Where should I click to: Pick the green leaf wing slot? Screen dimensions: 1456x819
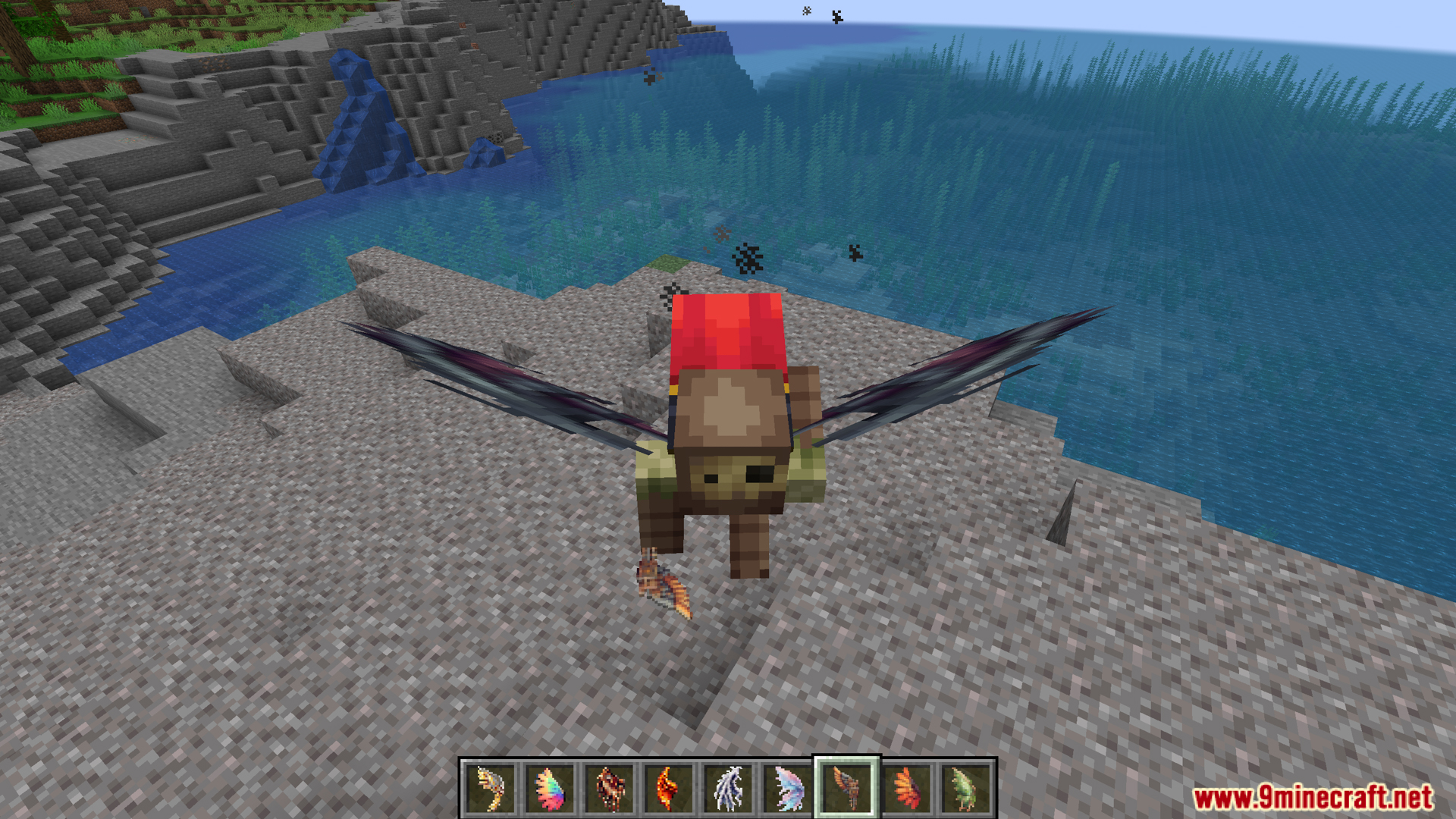point(965,788)
